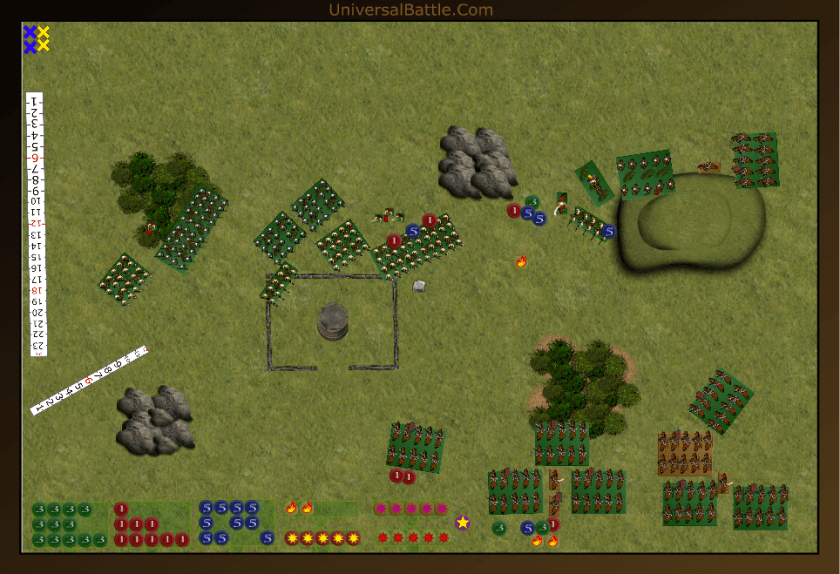The height and width of the screenshot is (574, 840).
Task: Click the UniversalBattle.Com title
Action: (x=410, y=10)
